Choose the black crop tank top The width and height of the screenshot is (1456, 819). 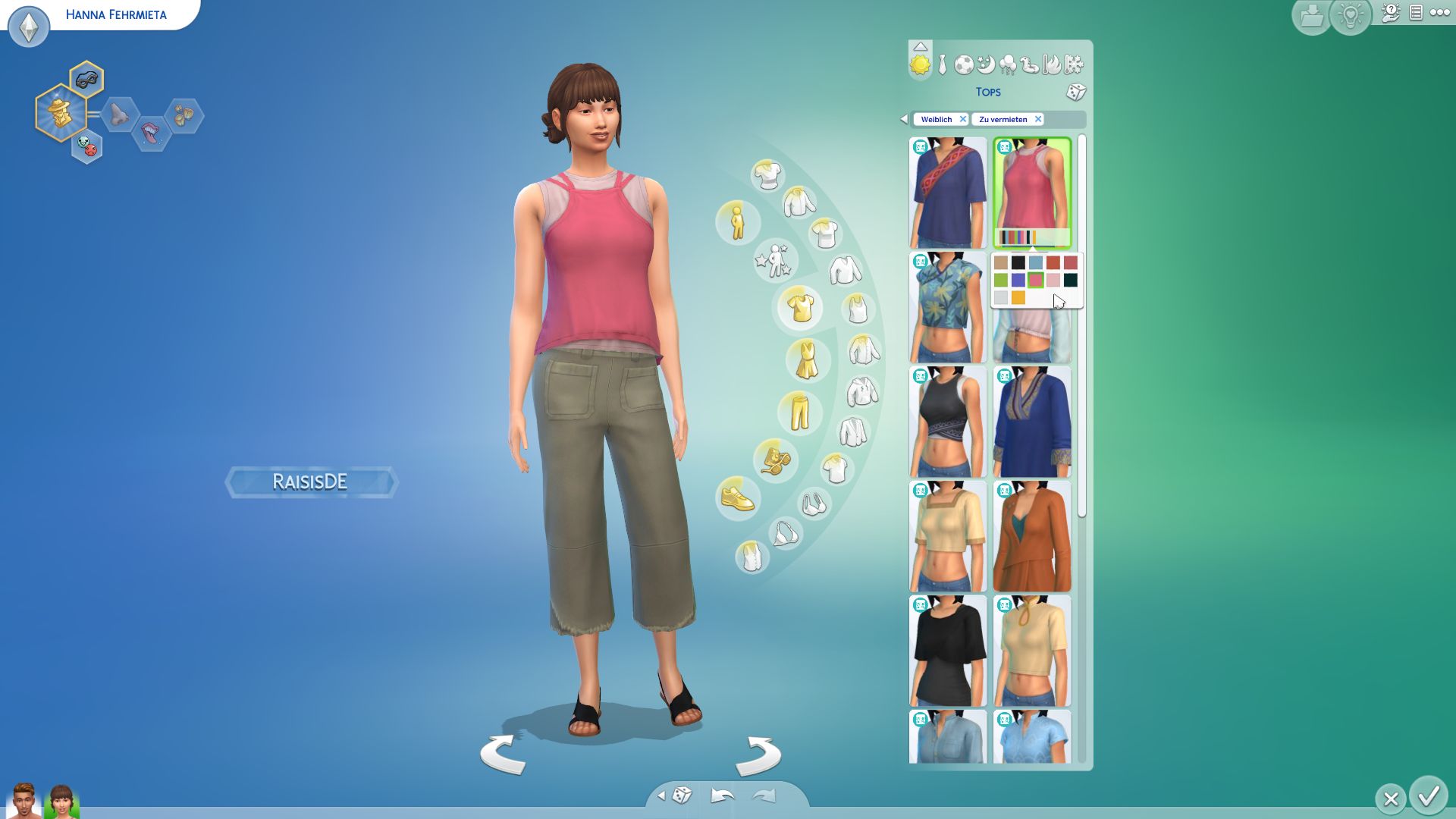pyautogui.click(x=948, y=422)
